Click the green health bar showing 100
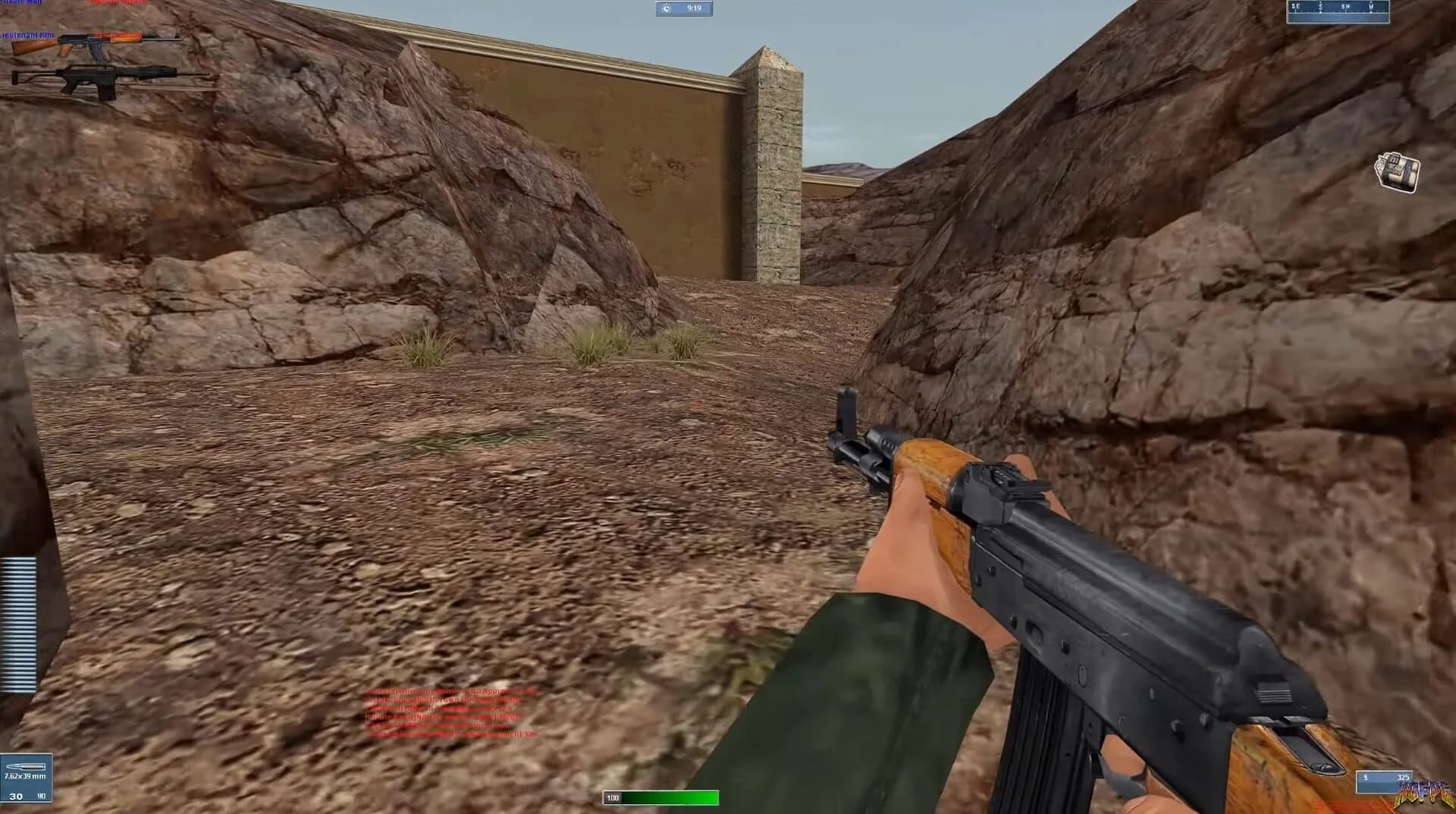 coord(660,797)
